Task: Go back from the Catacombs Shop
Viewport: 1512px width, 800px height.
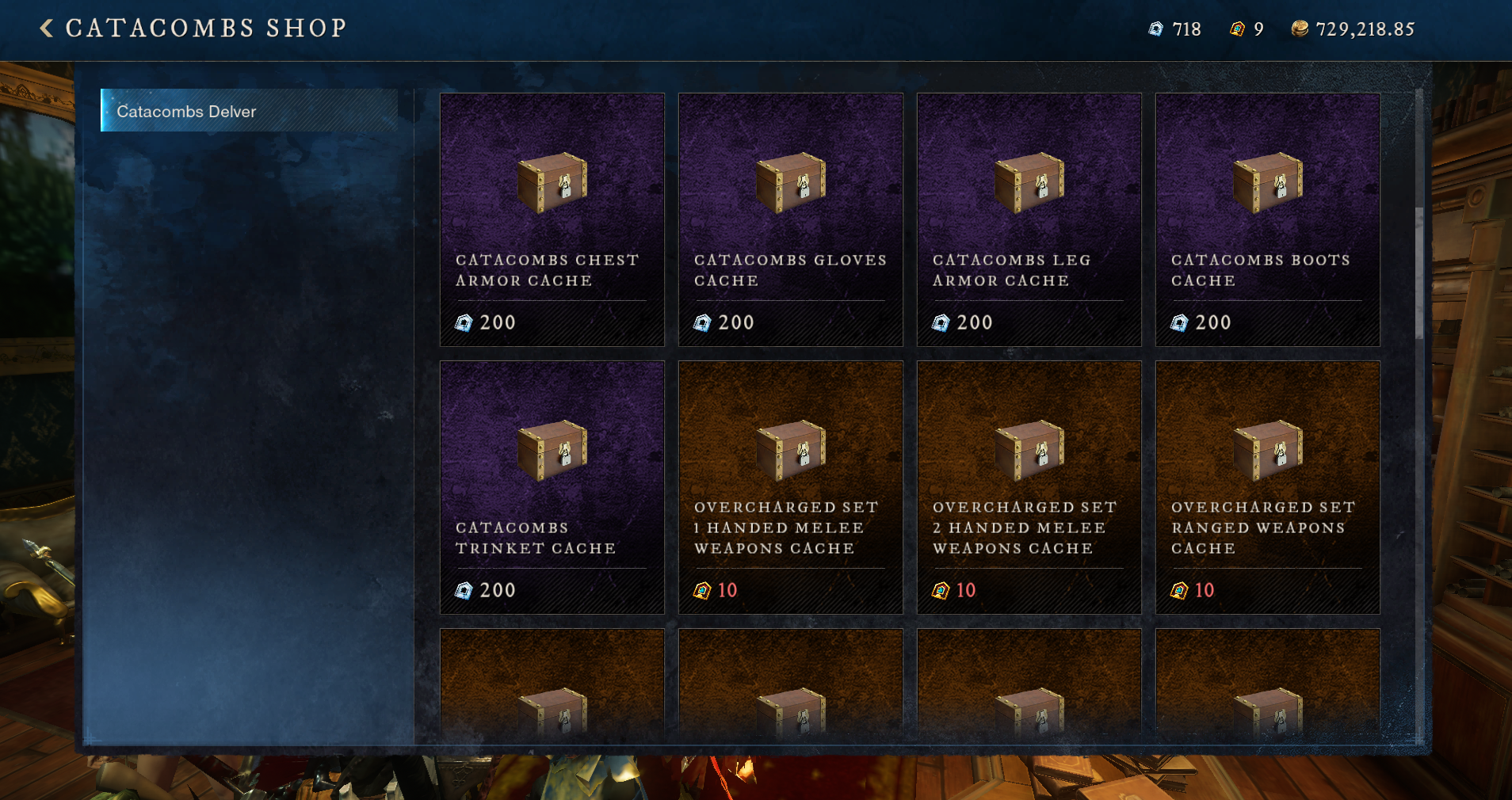Action: pos(47,29)
